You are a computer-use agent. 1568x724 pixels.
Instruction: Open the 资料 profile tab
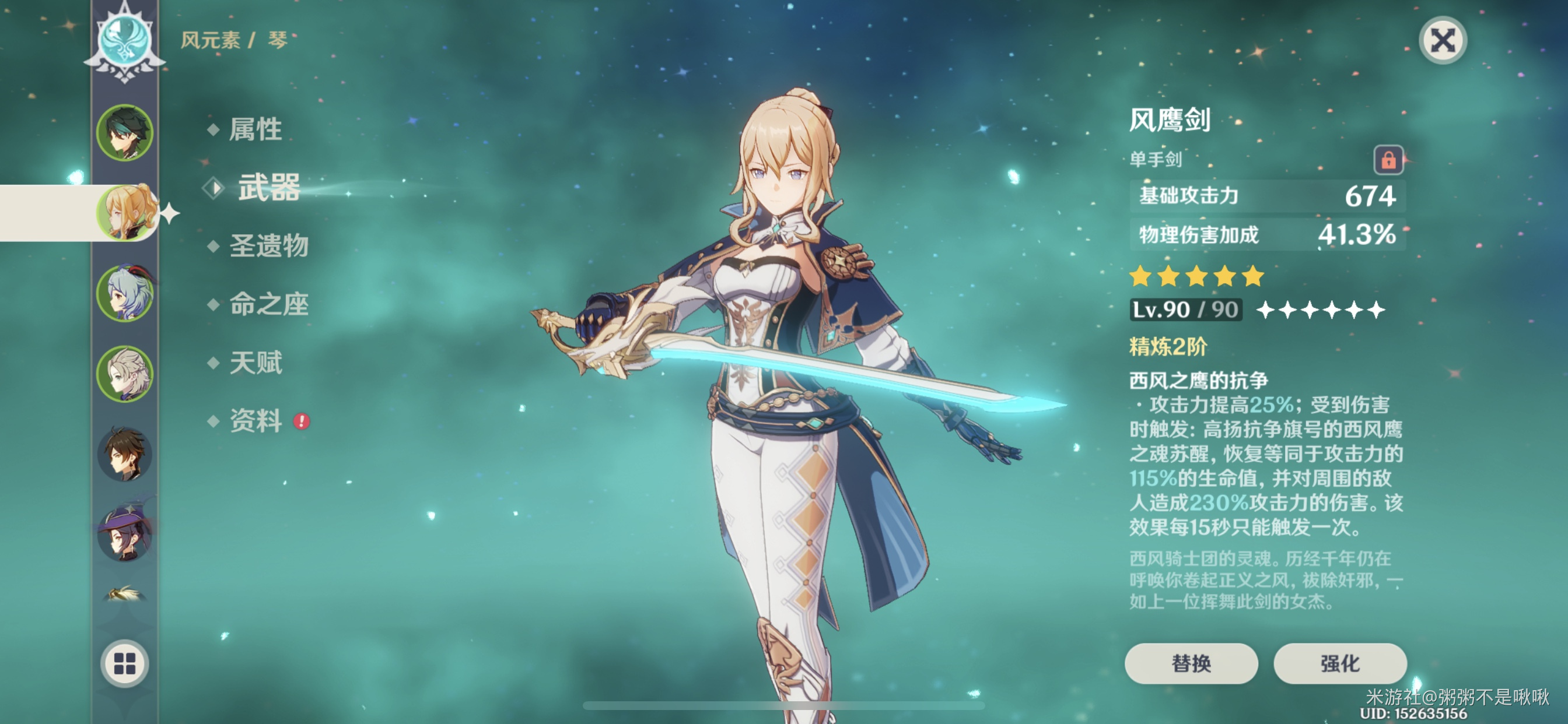pyautogui.click(x=256, y=421)
